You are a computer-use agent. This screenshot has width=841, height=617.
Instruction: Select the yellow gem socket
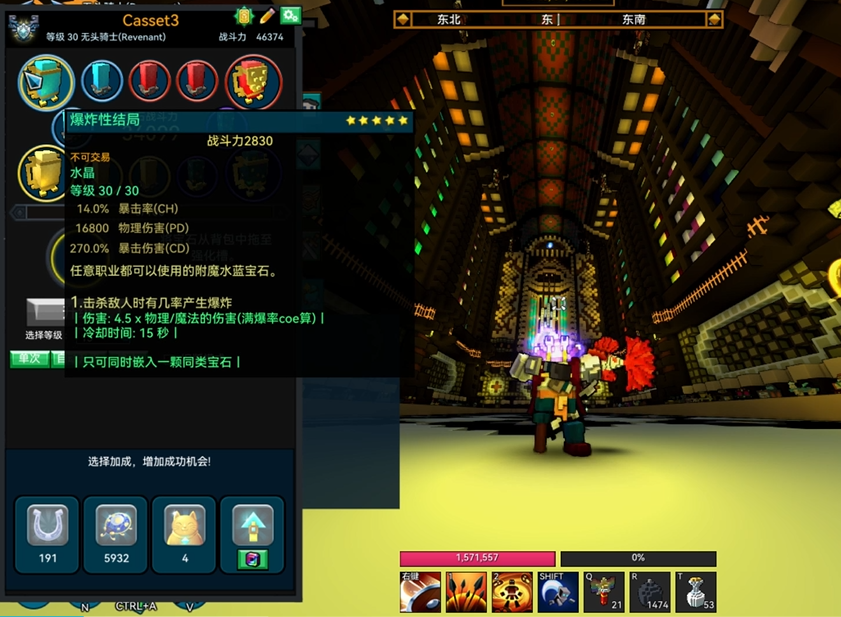[x=45, y=172]
